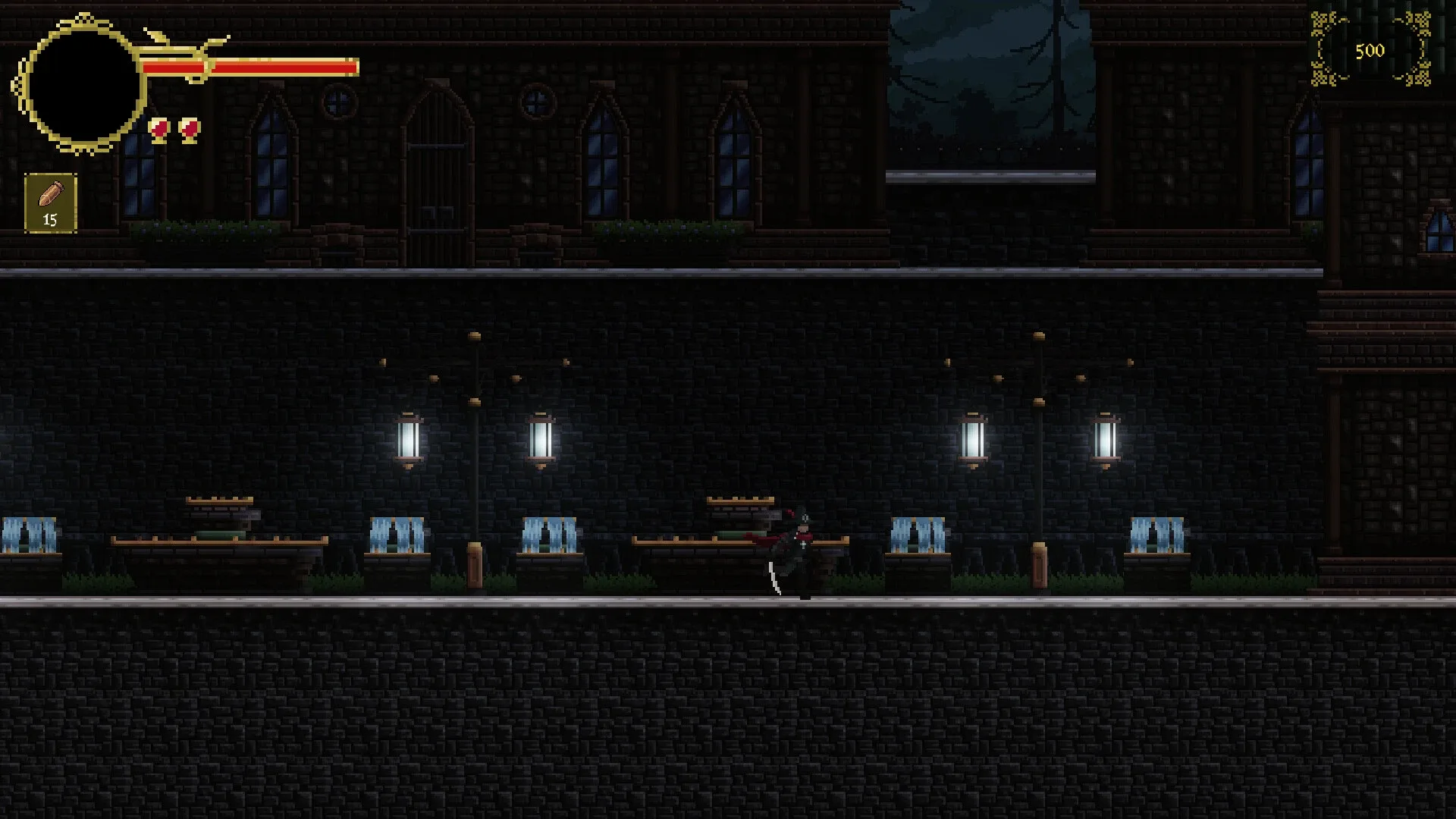Click the second red potion flask icon
This screenshot has width=1456, height=819.
coord(188,130)
